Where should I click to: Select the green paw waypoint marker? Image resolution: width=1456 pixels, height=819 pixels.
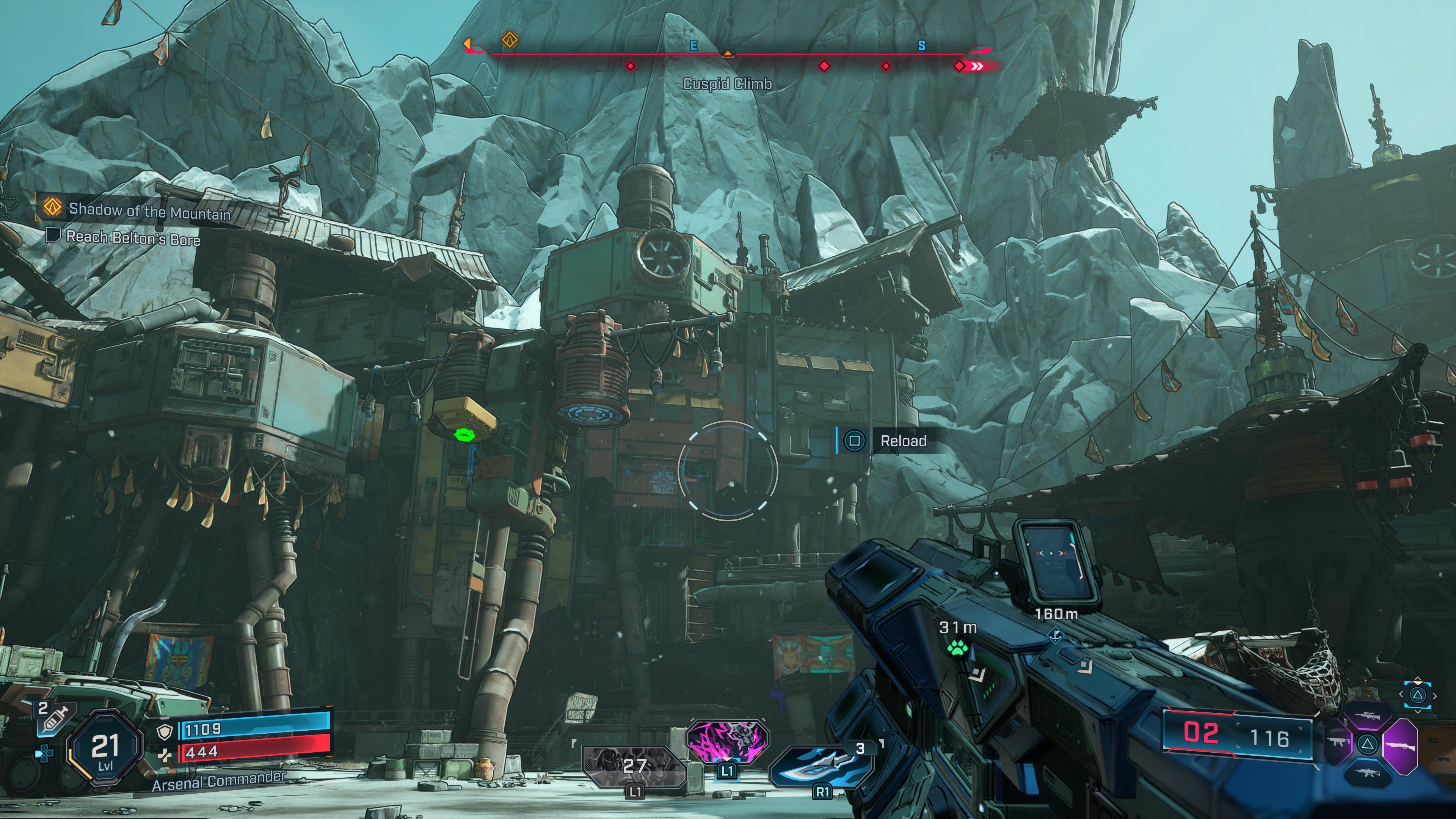click(x=957, y=648)
